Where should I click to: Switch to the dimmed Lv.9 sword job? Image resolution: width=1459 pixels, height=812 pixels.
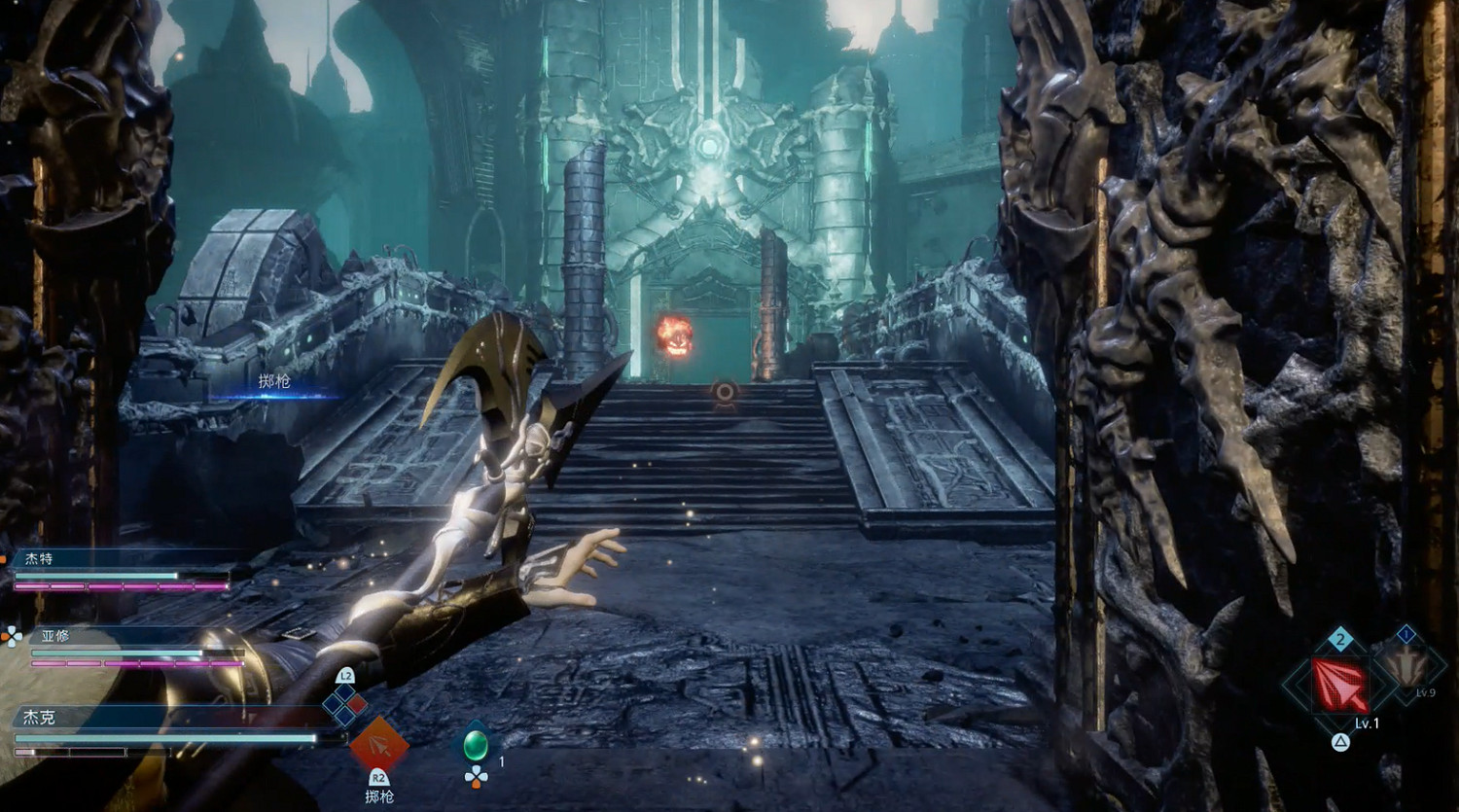tap(1406, 668)
